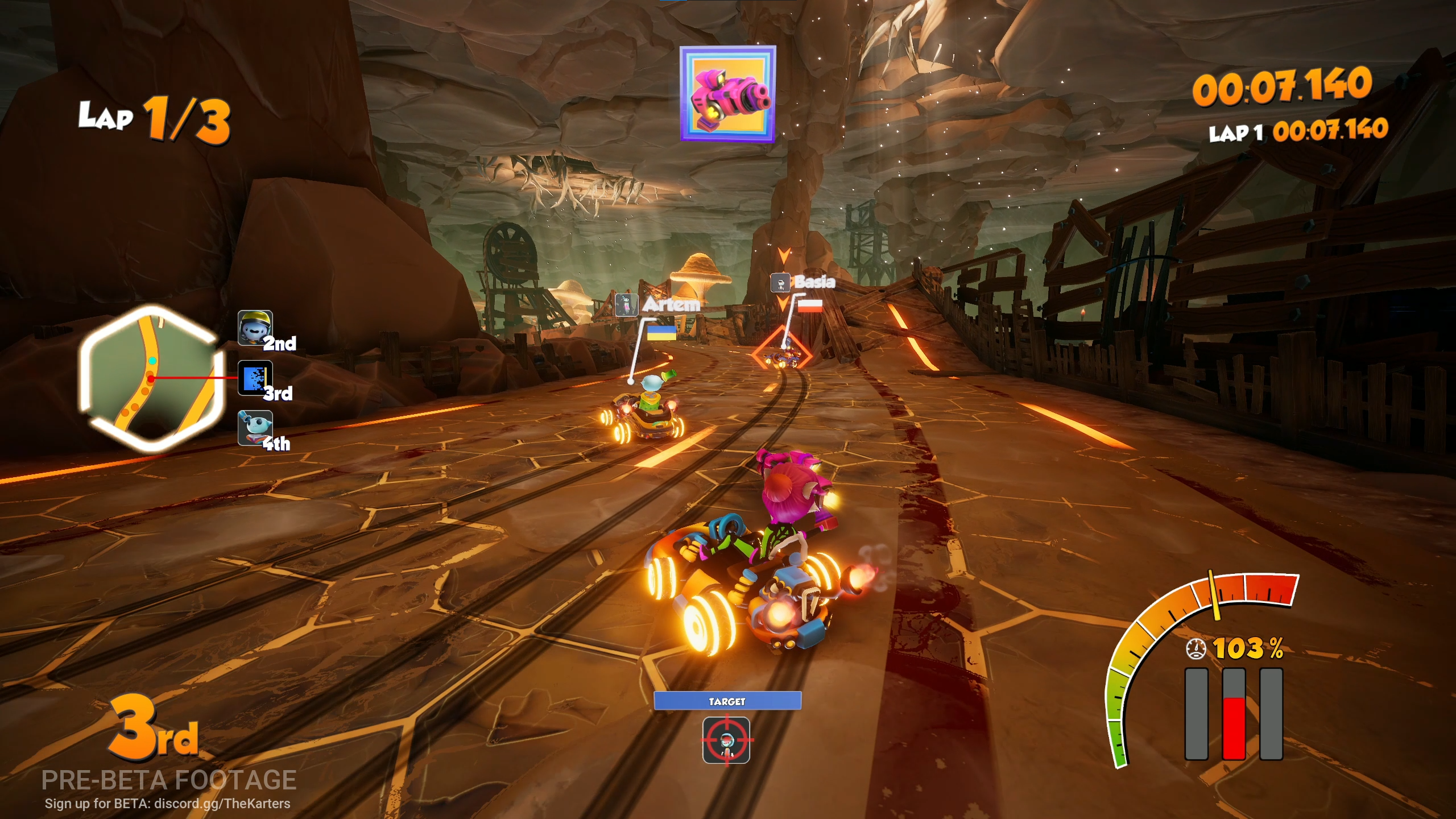Click Basia's character badge icon

click(x=781, y=282)
